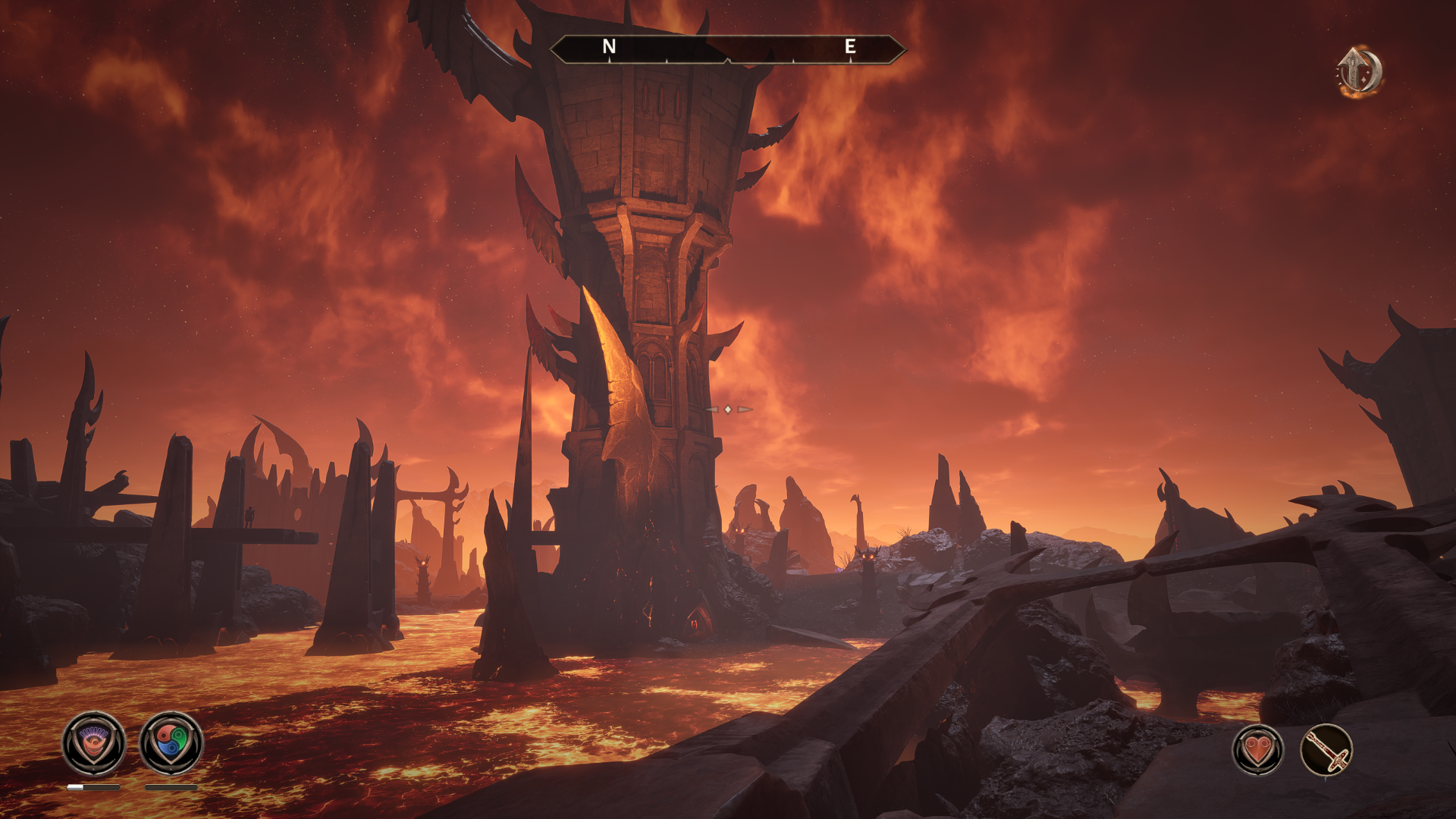Viewport: 1456px width, 819px height.
Task: Select the equipped sword weapon slot
Action: (x=1327, y=750)
